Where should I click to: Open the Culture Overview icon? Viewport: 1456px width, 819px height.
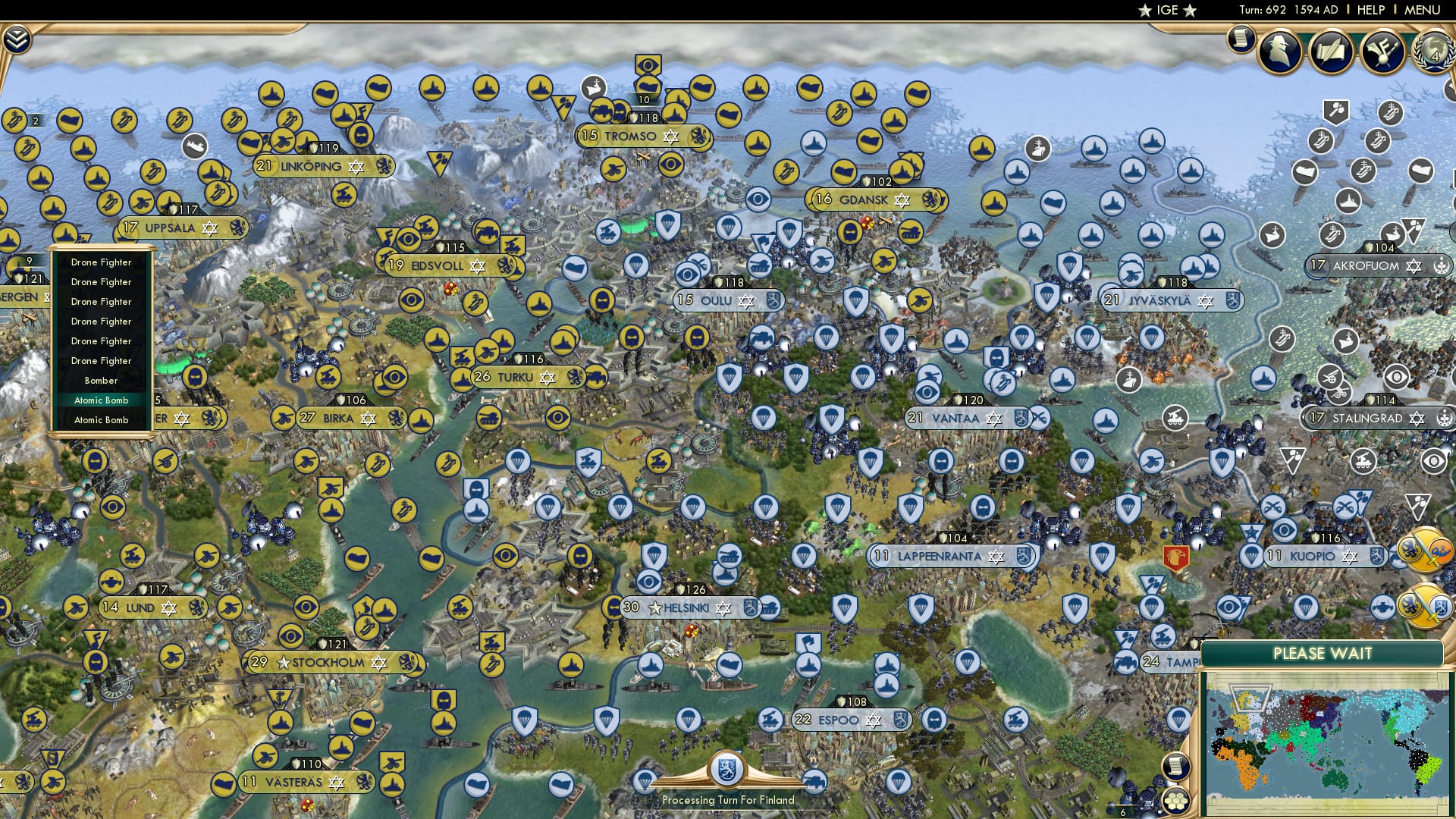1382,52
